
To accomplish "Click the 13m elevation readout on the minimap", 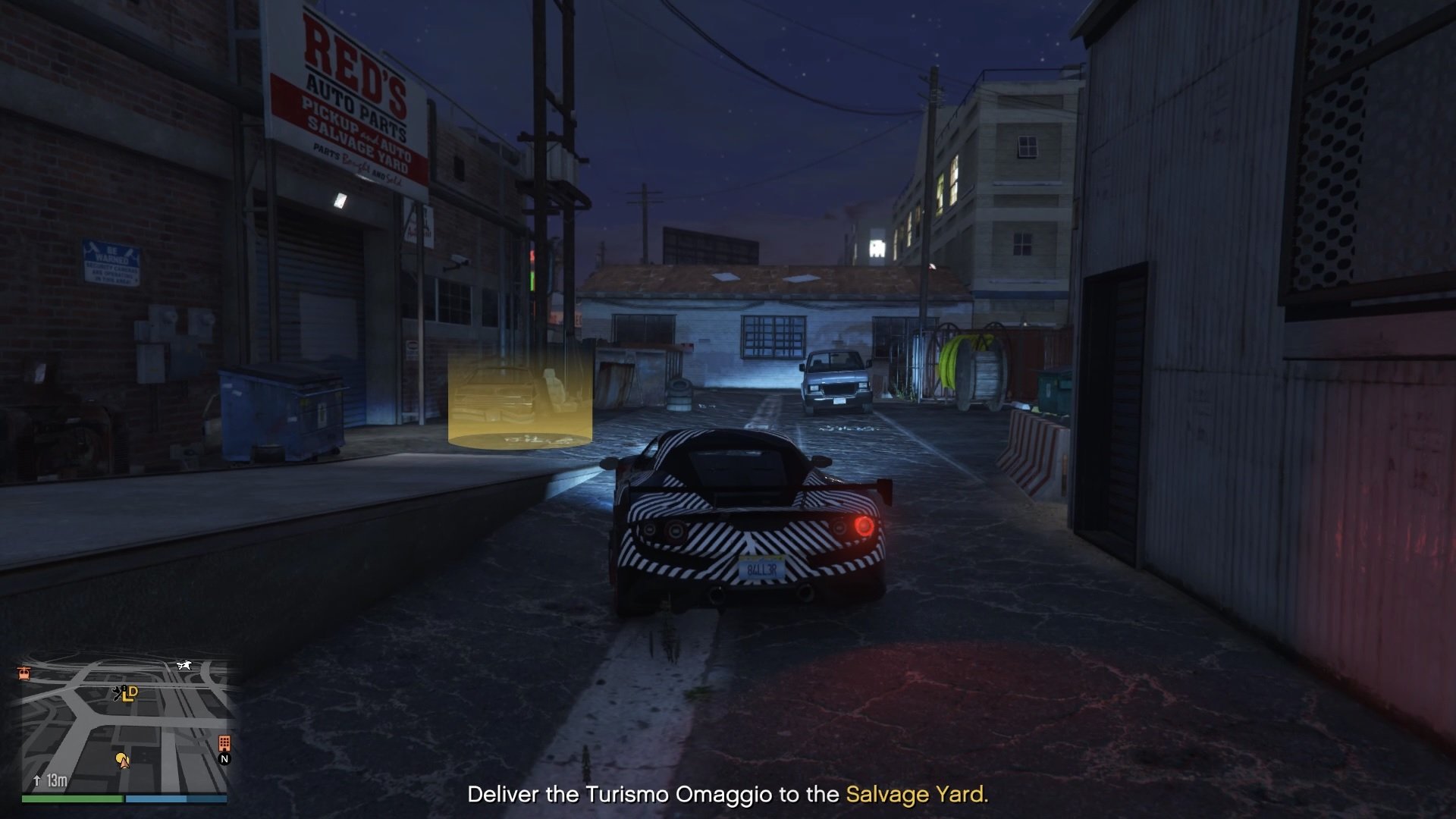I will pyautogui.click(x=57, y=780).
